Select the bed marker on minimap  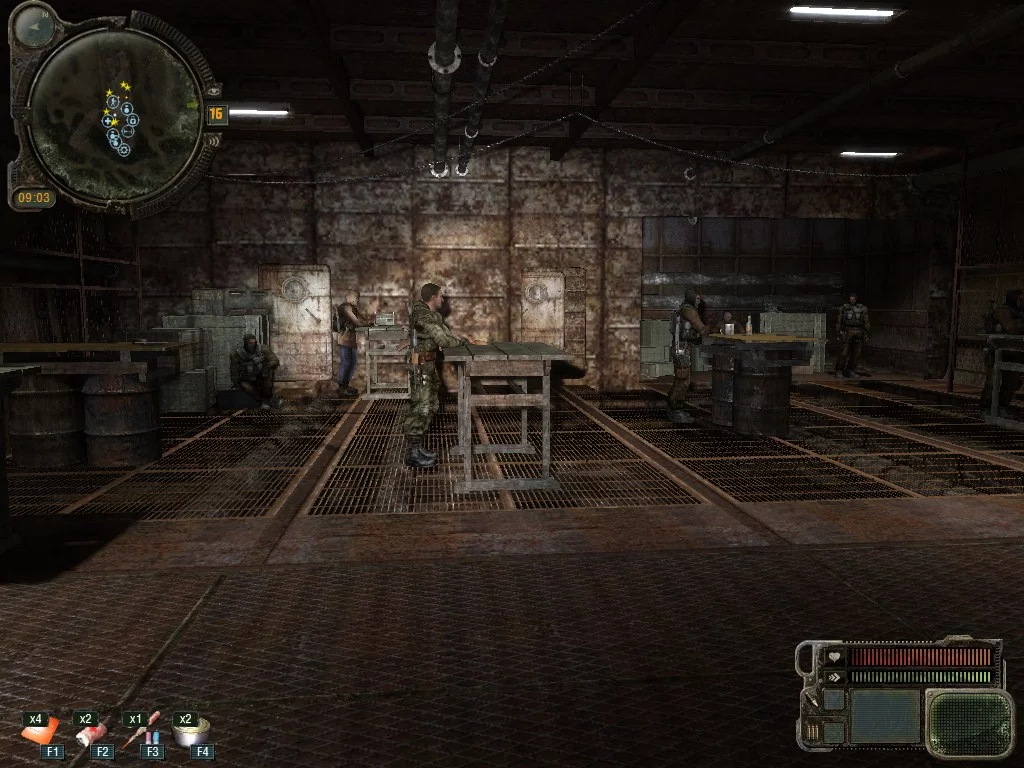[129, 132]
